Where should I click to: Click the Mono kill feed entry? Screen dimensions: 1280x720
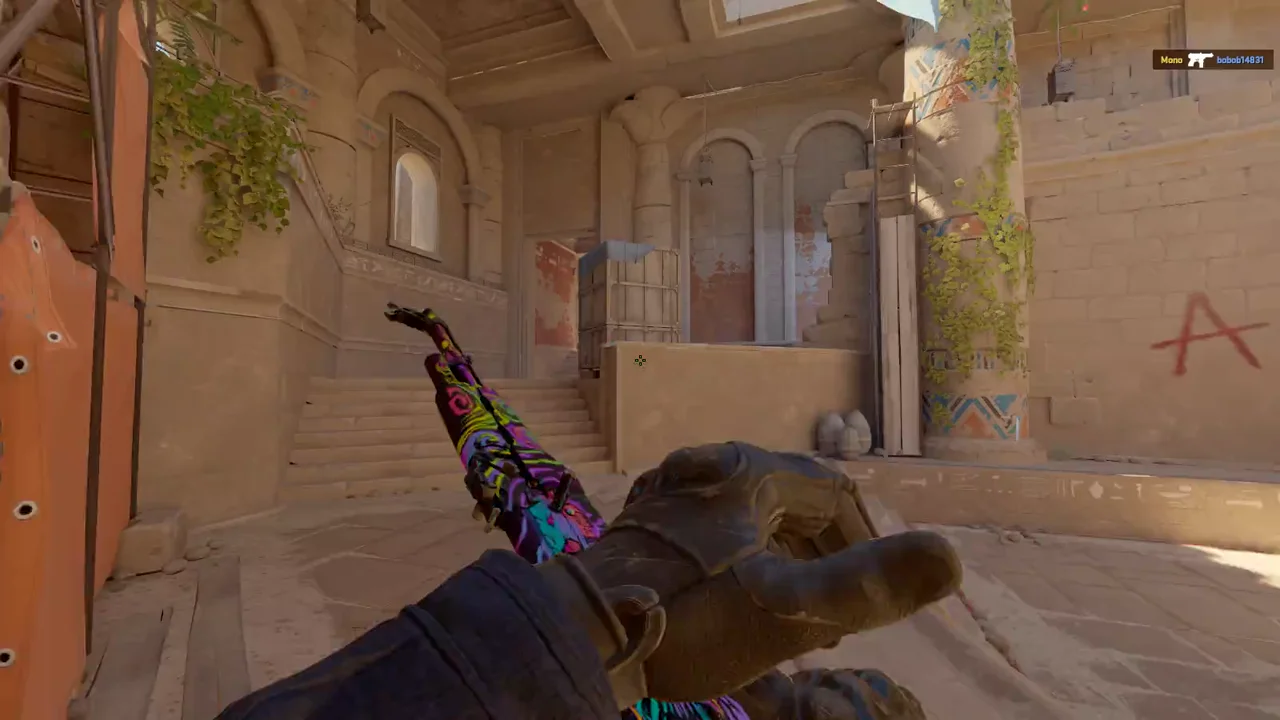[1211, 60]
